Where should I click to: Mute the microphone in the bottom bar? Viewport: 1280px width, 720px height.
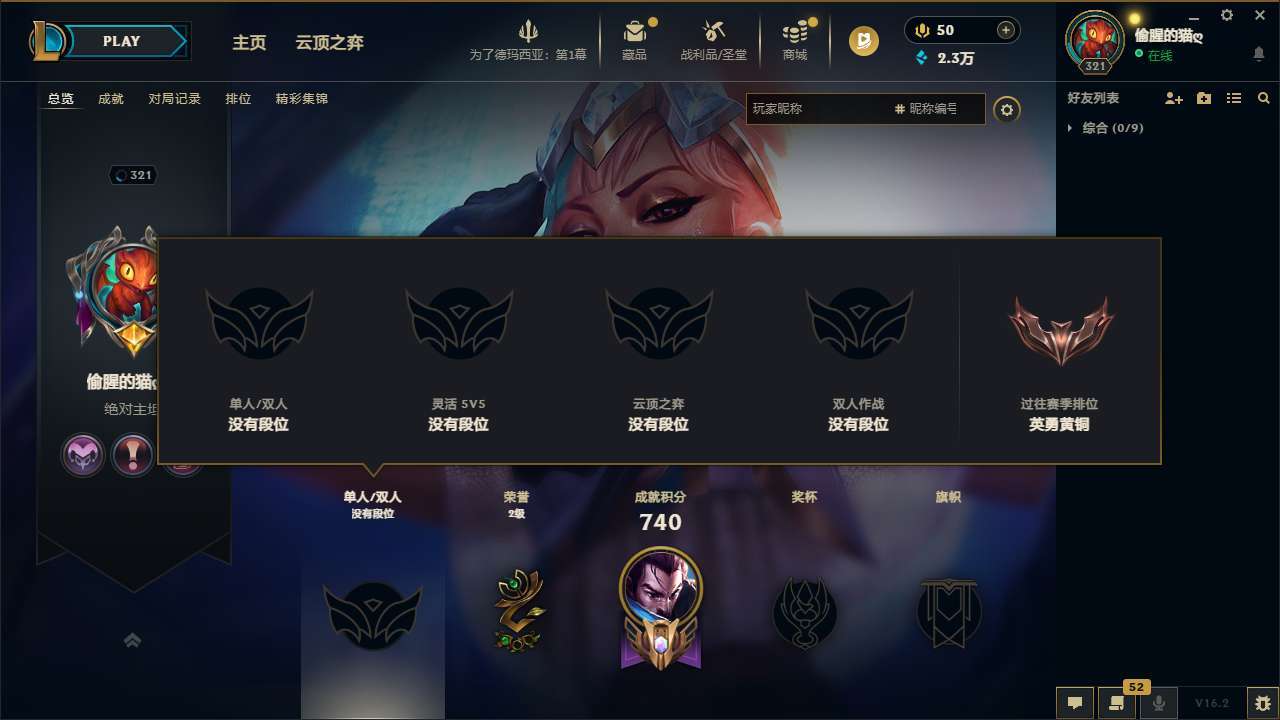[1160, 703]
